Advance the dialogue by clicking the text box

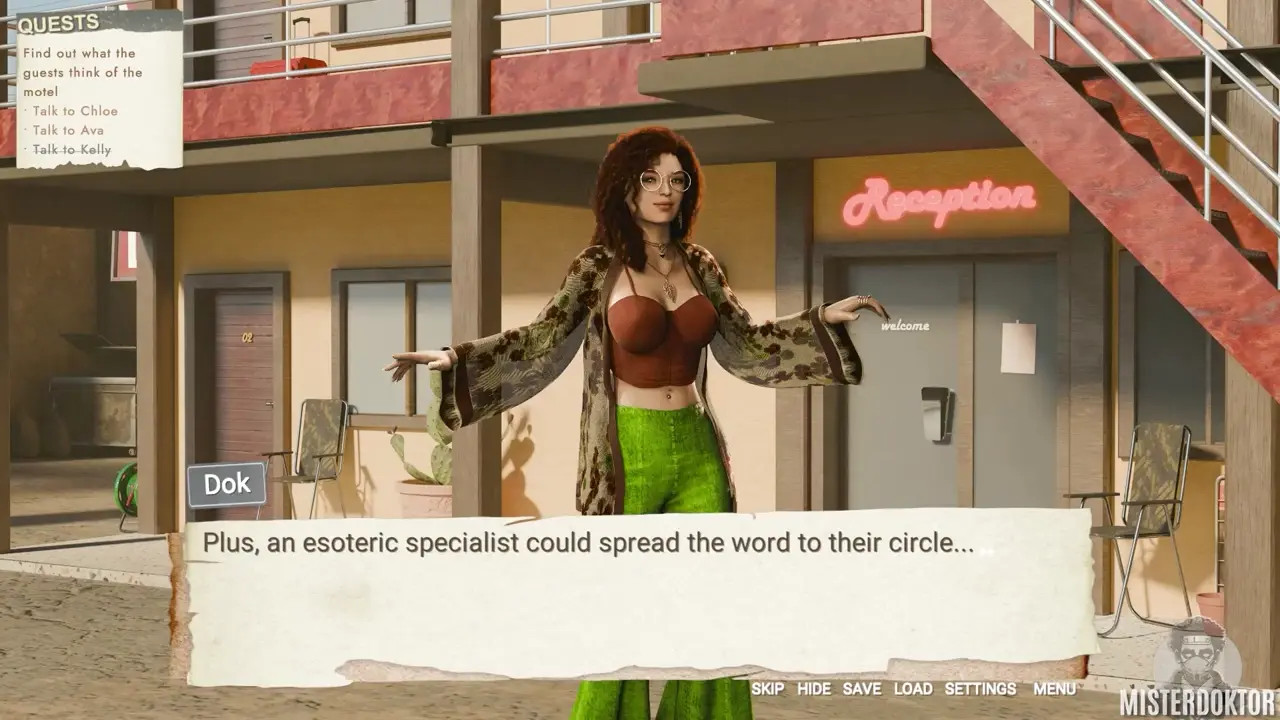[640, 600]
